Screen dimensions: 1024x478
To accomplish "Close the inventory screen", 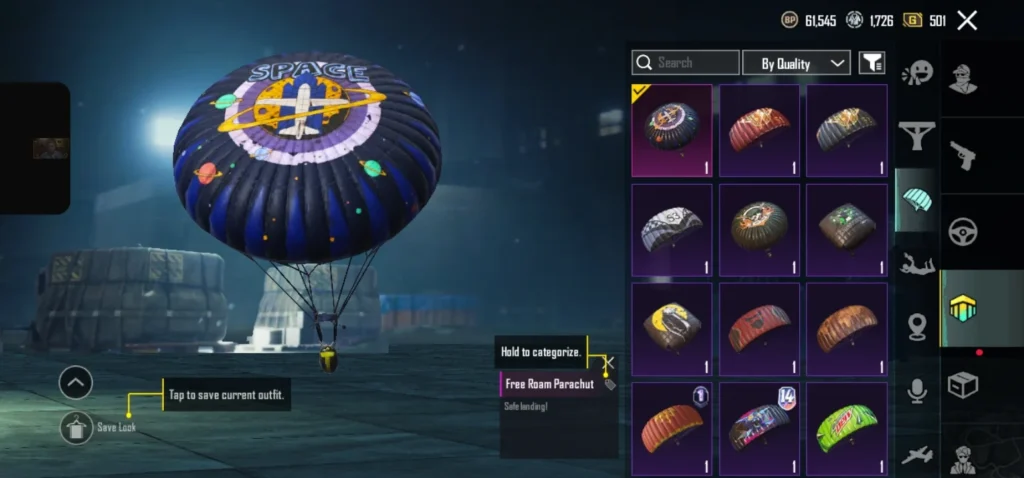I will (x=967, y=20).
